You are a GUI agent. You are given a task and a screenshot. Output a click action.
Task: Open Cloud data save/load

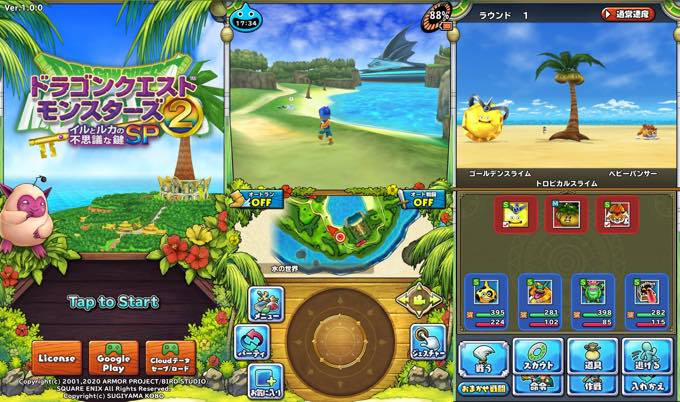[x=171, y=358]
